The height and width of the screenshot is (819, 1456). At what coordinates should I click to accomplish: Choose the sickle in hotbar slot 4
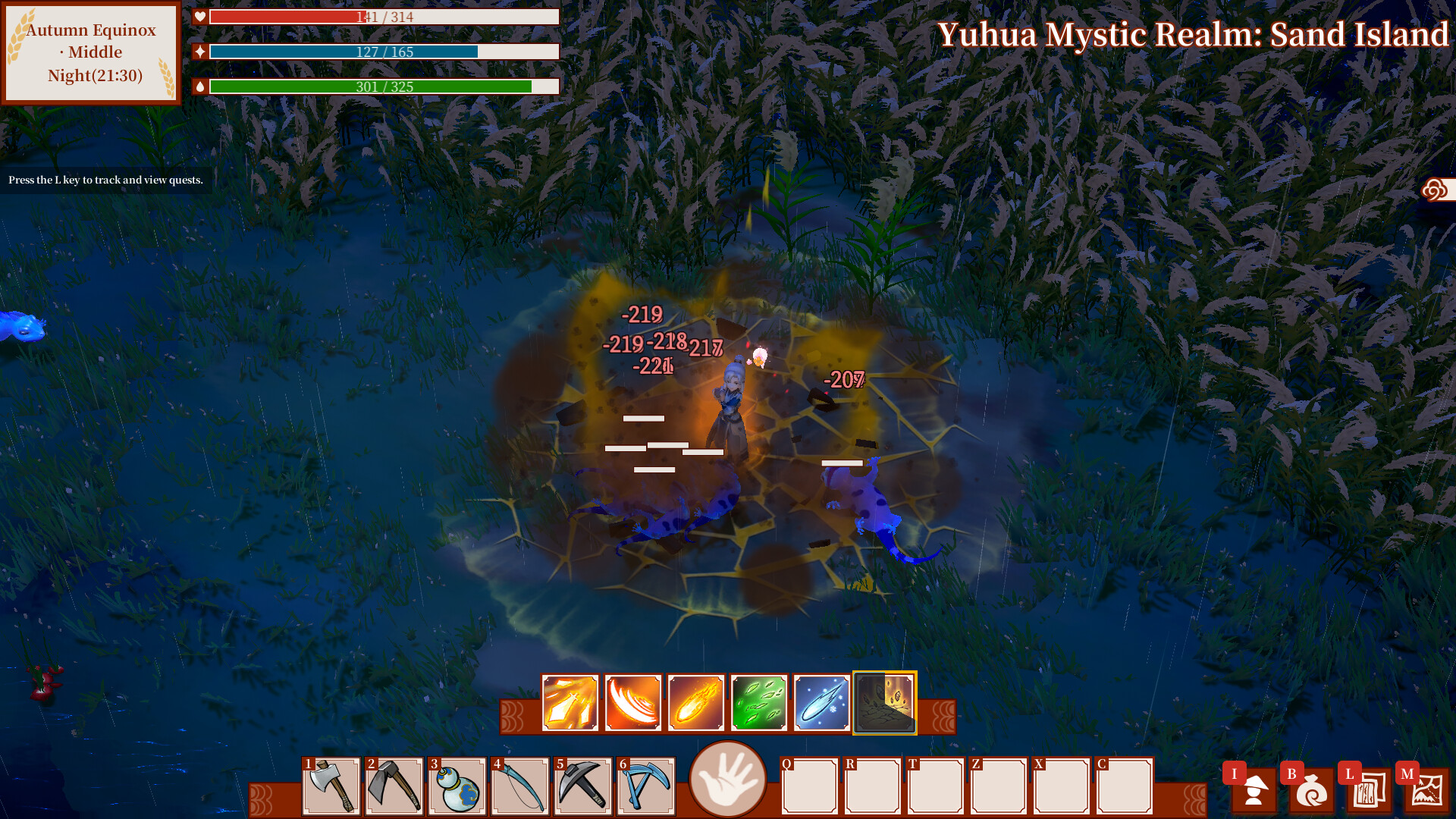pos(520,785)
